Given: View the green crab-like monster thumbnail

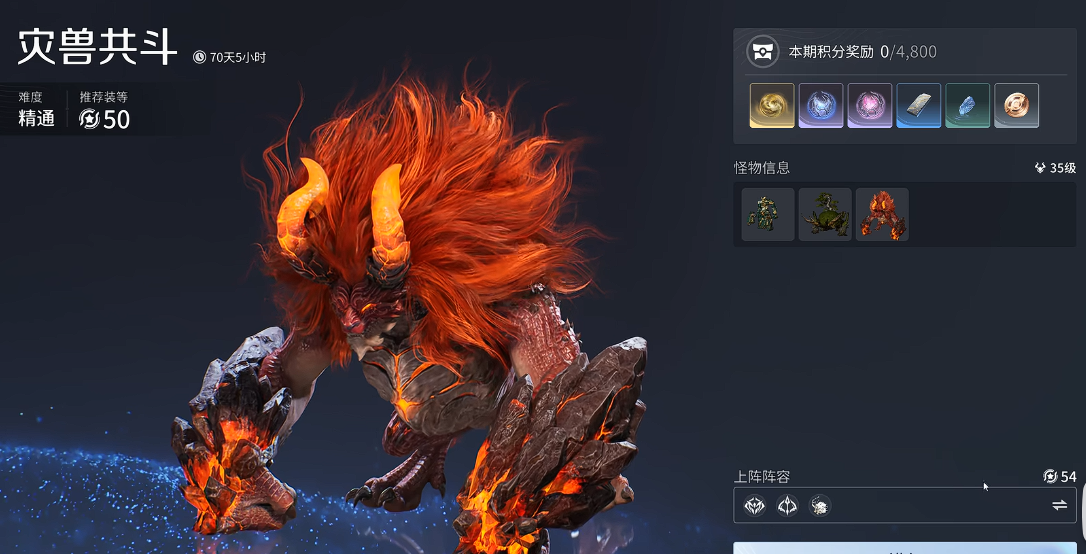Looking at the screenshot, I should [x=825, y=214].
